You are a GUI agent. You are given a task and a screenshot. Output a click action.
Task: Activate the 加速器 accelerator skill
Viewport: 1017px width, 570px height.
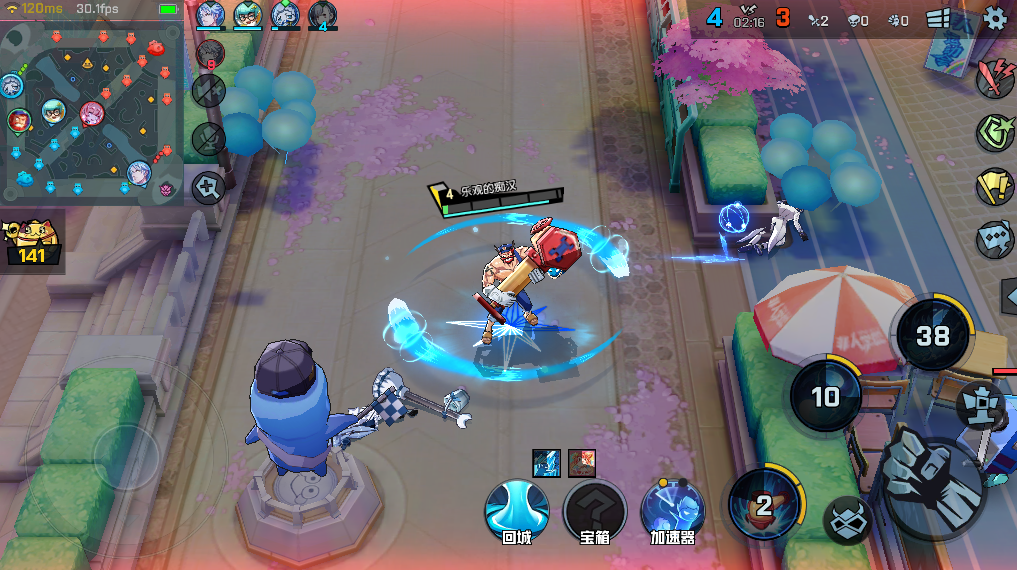672,509
